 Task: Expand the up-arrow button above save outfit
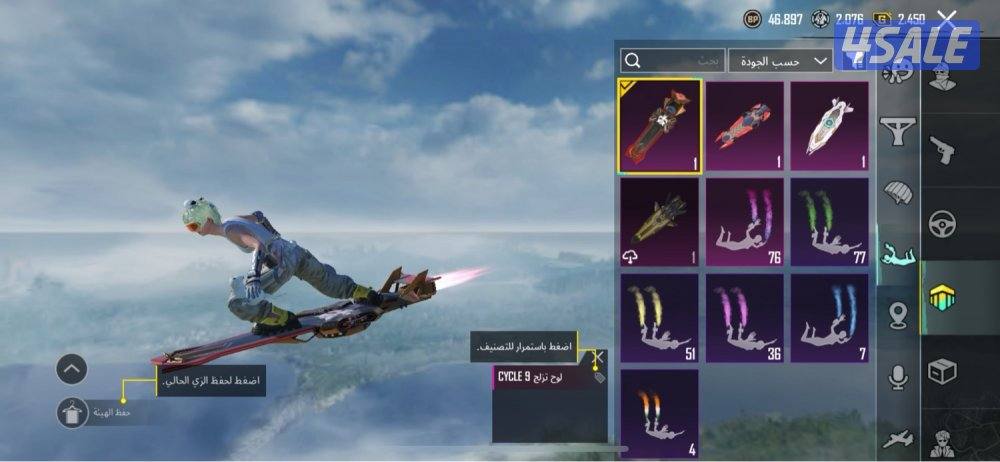coord(72,369)
